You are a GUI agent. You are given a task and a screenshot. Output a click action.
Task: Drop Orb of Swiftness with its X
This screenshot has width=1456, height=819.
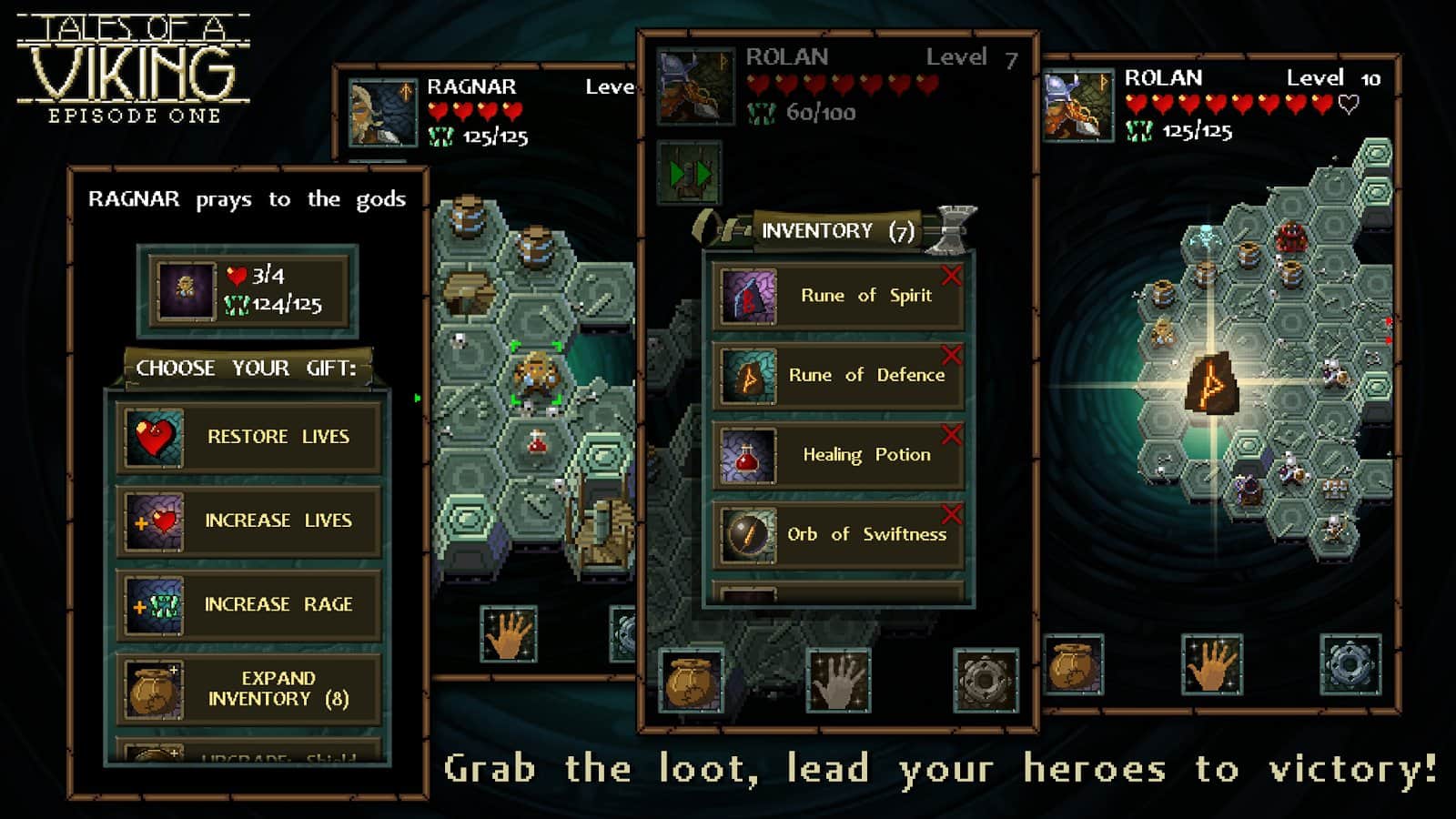click(952, 513)
